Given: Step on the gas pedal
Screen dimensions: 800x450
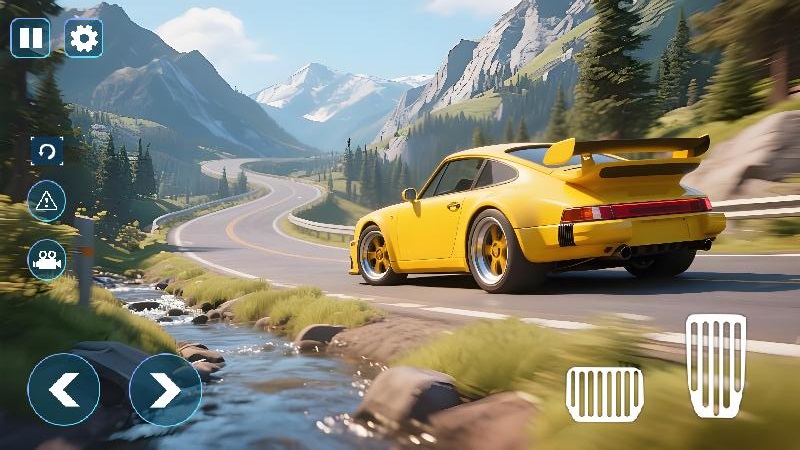Looking at the screenshot, I should tap(716, 365).
